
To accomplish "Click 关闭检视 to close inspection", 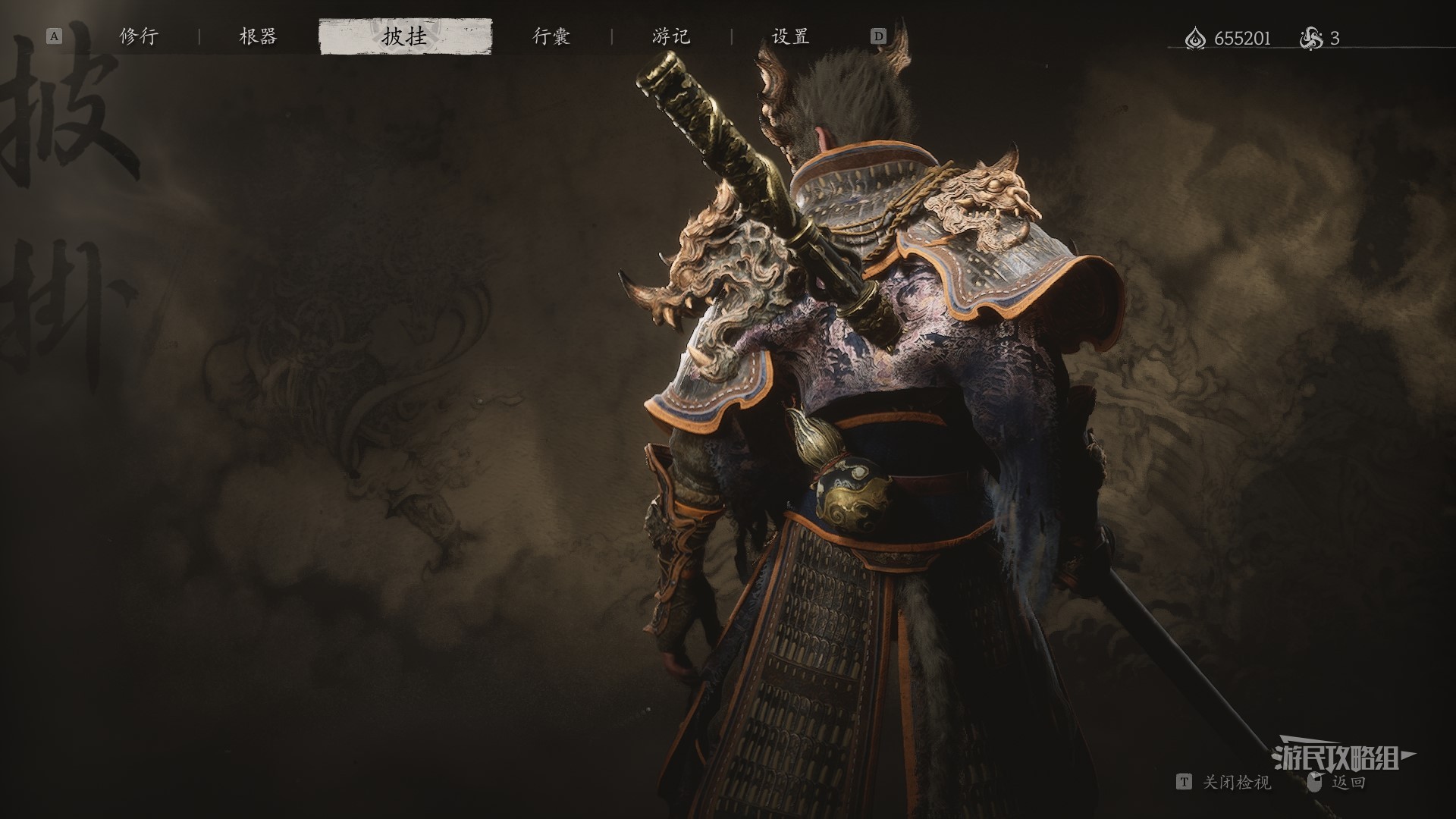I will click(1236, 783).
